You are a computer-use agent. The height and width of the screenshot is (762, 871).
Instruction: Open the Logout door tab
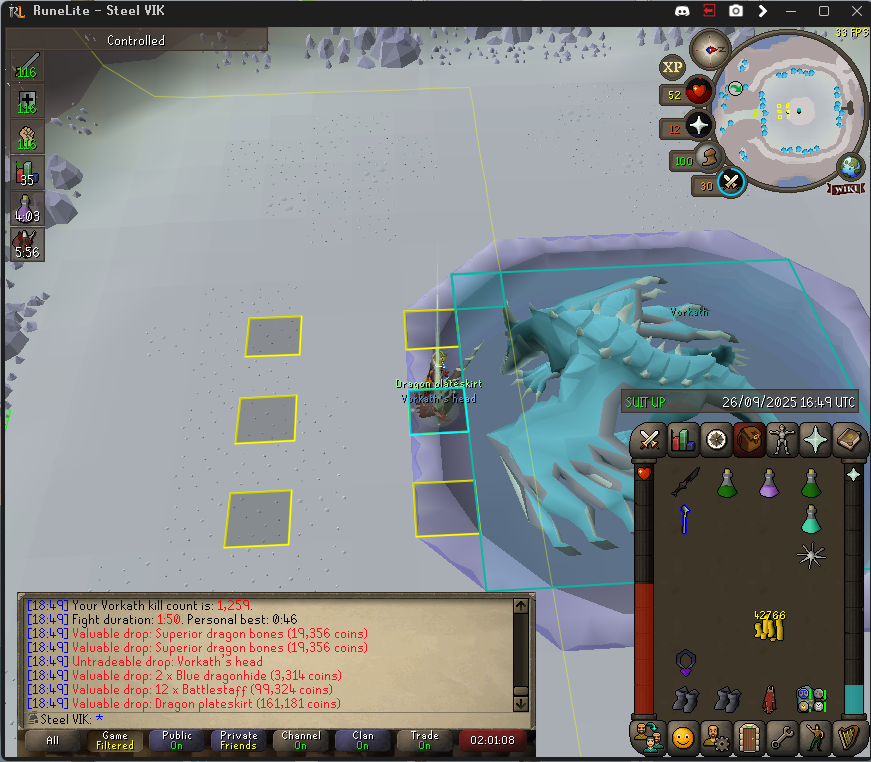tap(748, 737)
